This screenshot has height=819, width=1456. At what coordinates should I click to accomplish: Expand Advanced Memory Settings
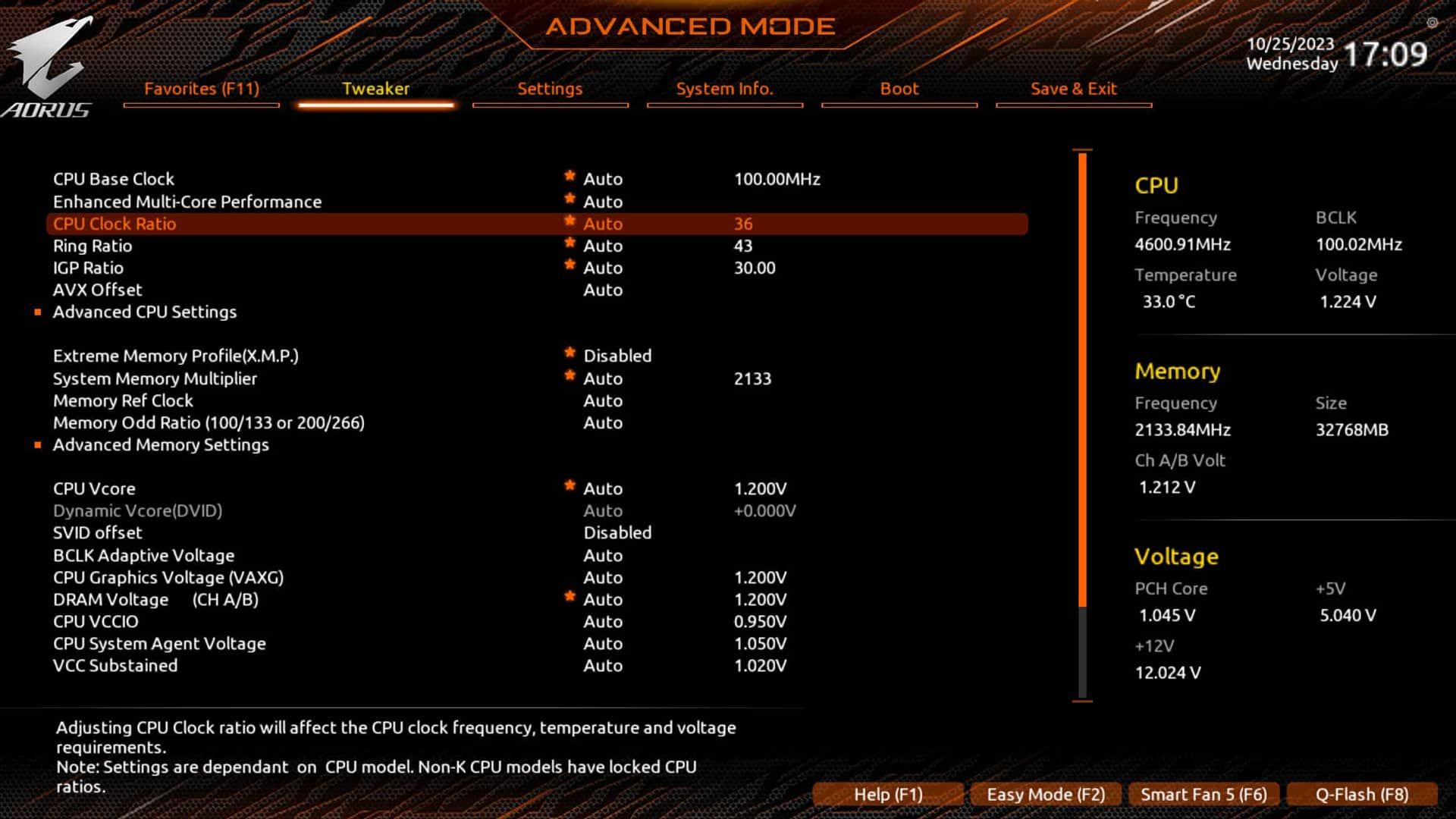click(161, 444)
